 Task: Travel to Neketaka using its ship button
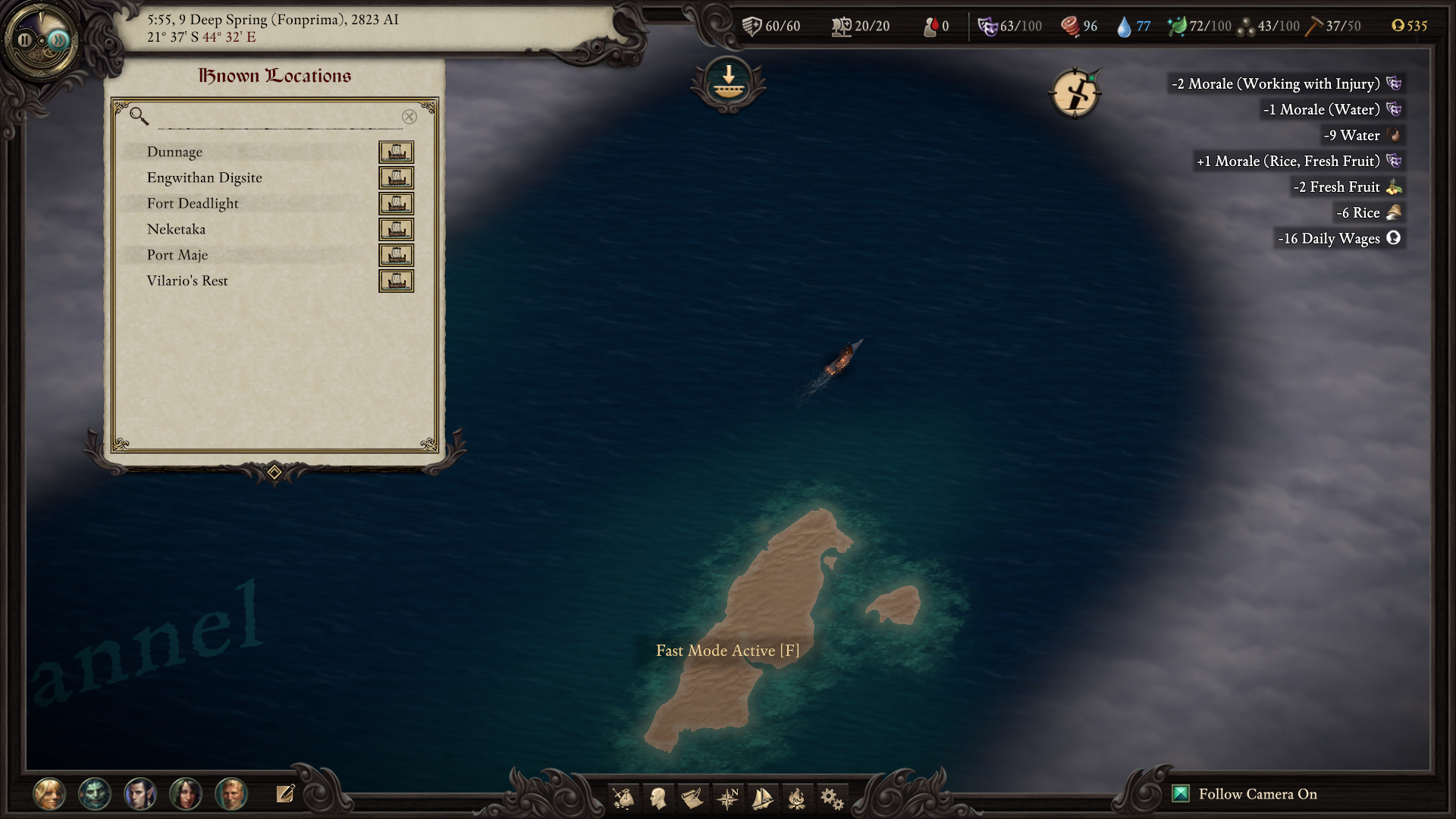pyautogui.click(x=396, y=230)
